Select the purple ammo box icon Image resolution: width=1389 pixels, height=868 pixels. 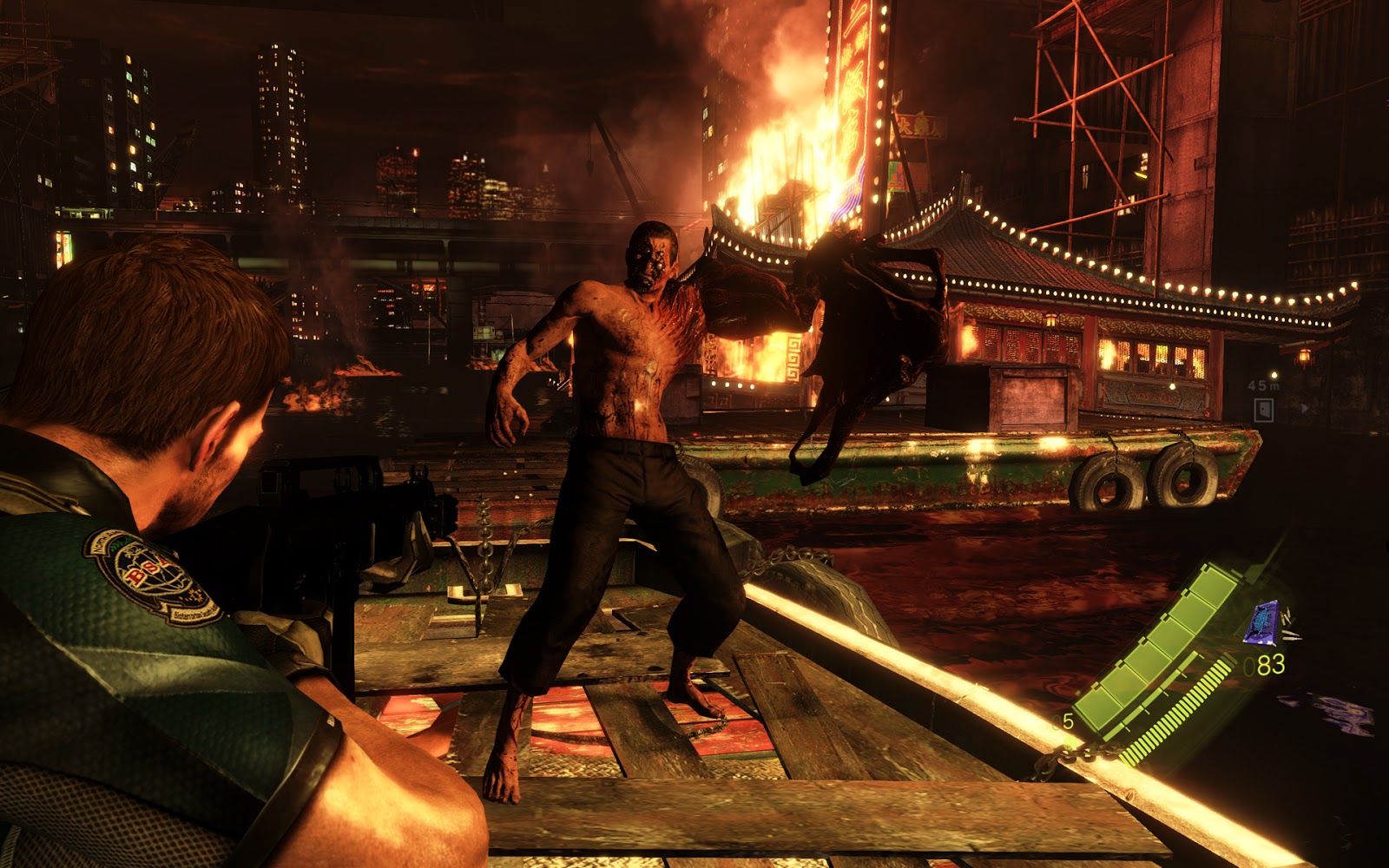tap(1261, 623)
